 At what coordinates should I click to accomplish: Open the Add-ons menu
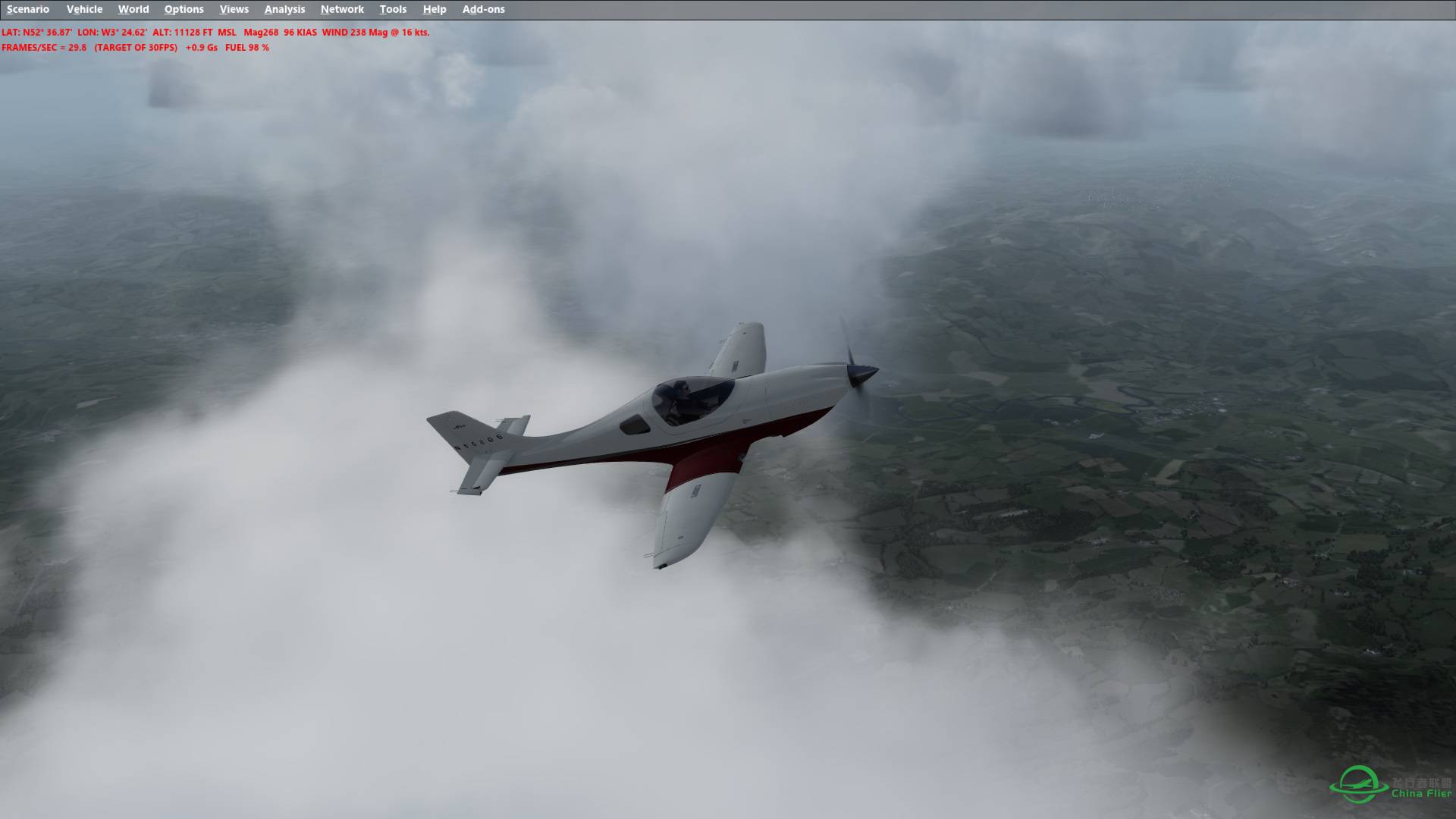[x=482, y=9]
